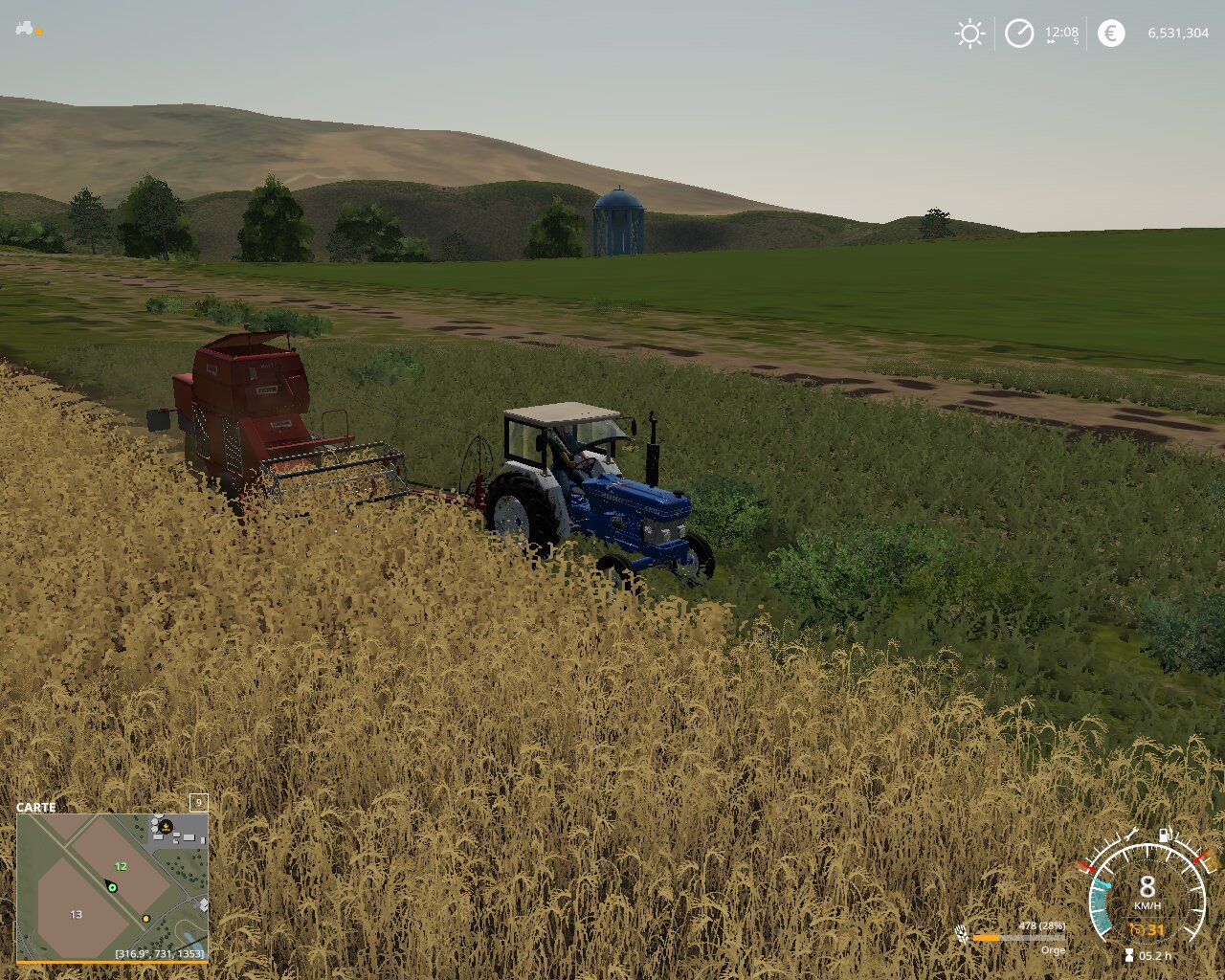Select field 13 on the minimap
This screenshot has width=1225, height=980.
tap(77, 915)
